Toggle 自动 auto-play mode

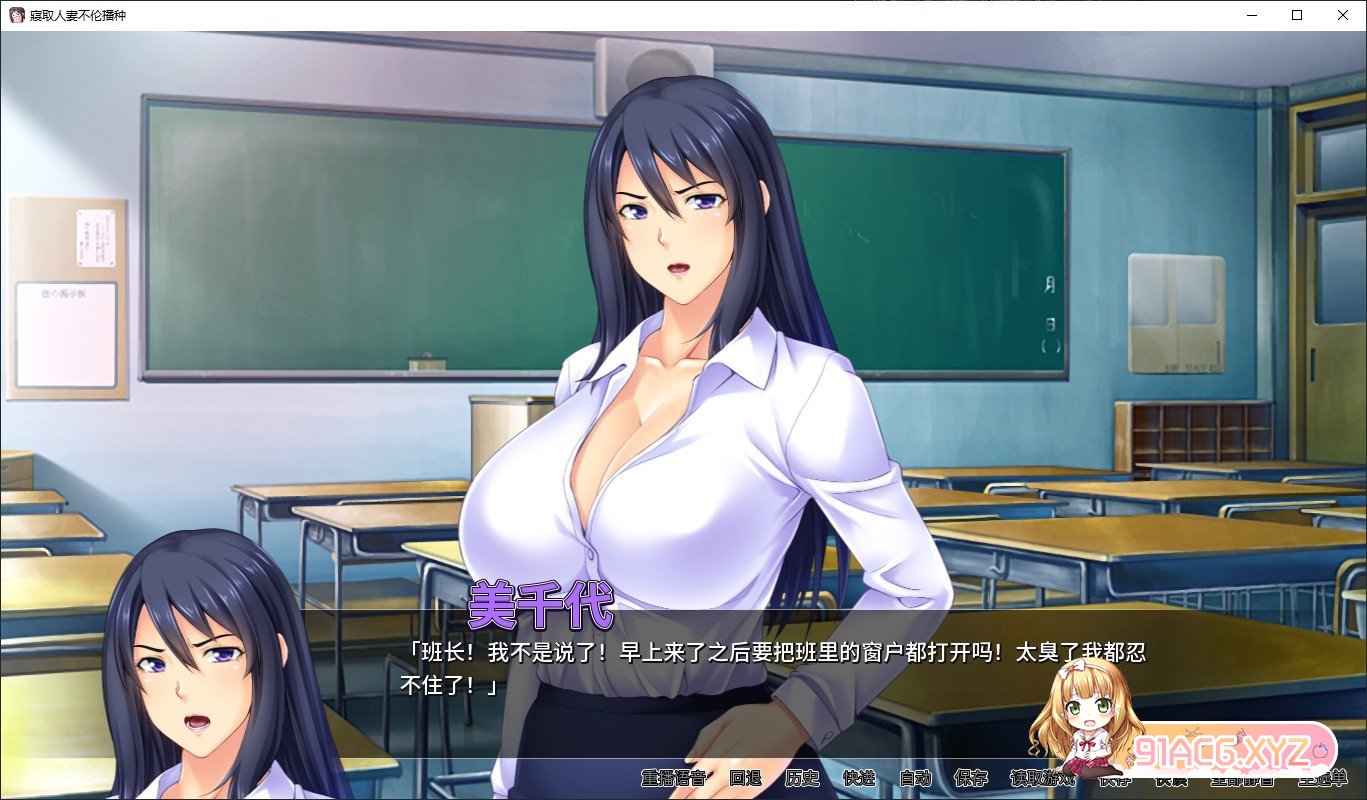(915, 778)
